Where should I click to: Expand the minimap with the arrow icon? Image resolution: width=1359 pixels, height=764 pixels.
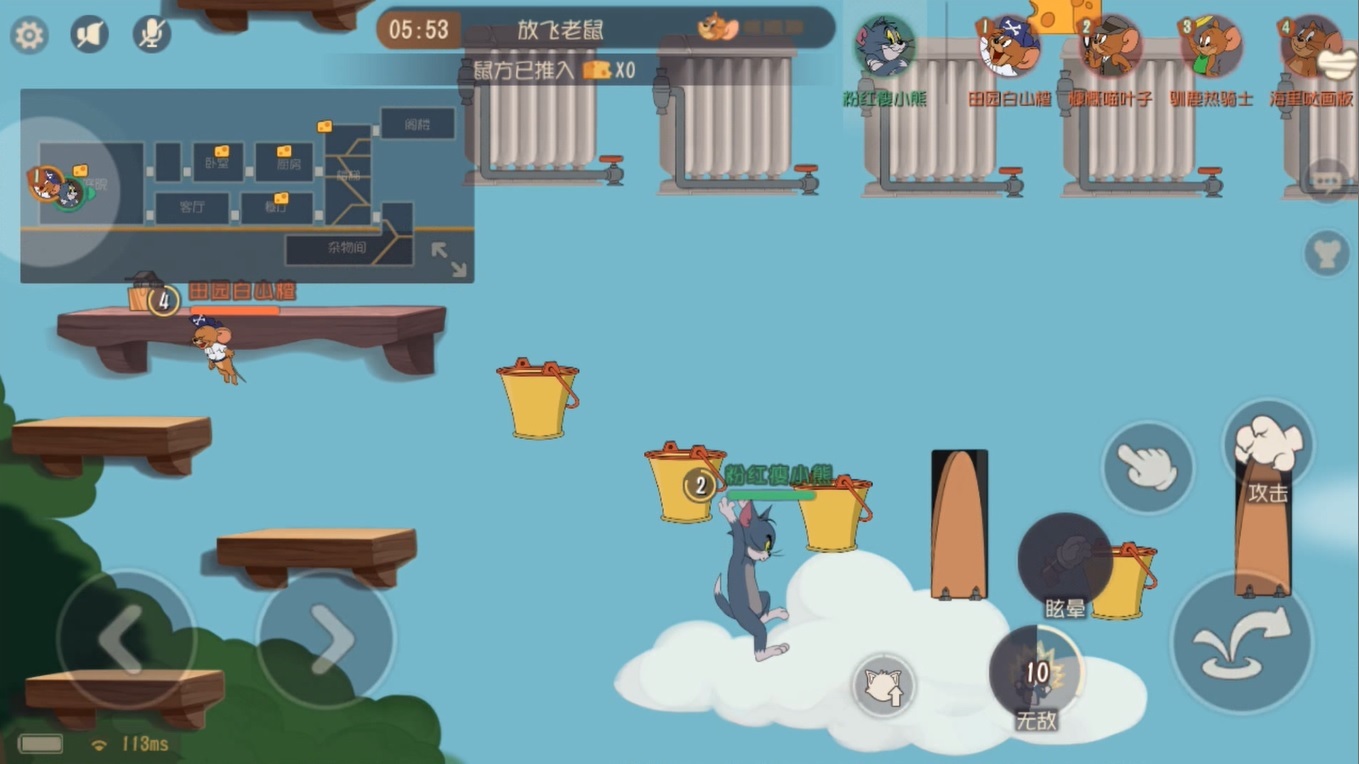pyautogui.click(x=449, y=259)
